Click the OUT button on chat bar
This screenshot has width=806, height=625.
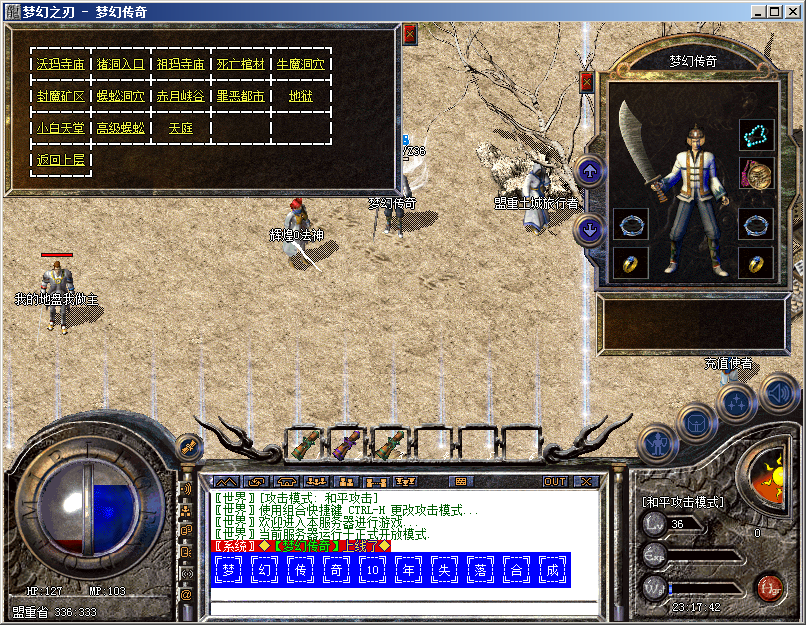click(x=555, y=482)
